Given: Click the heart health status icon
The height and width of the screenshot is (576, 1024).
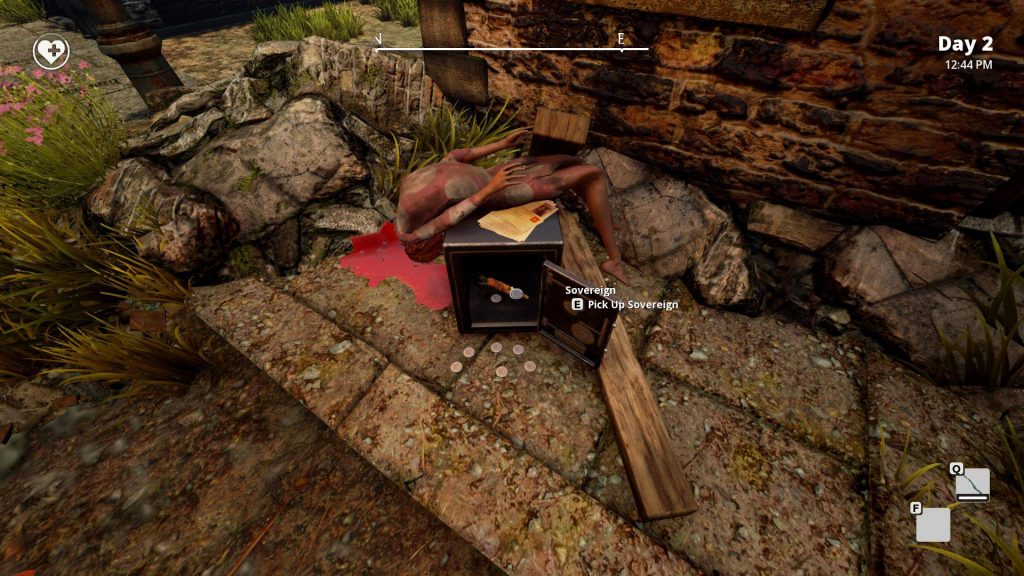Looking at the screenshot, I should (51, 52).
